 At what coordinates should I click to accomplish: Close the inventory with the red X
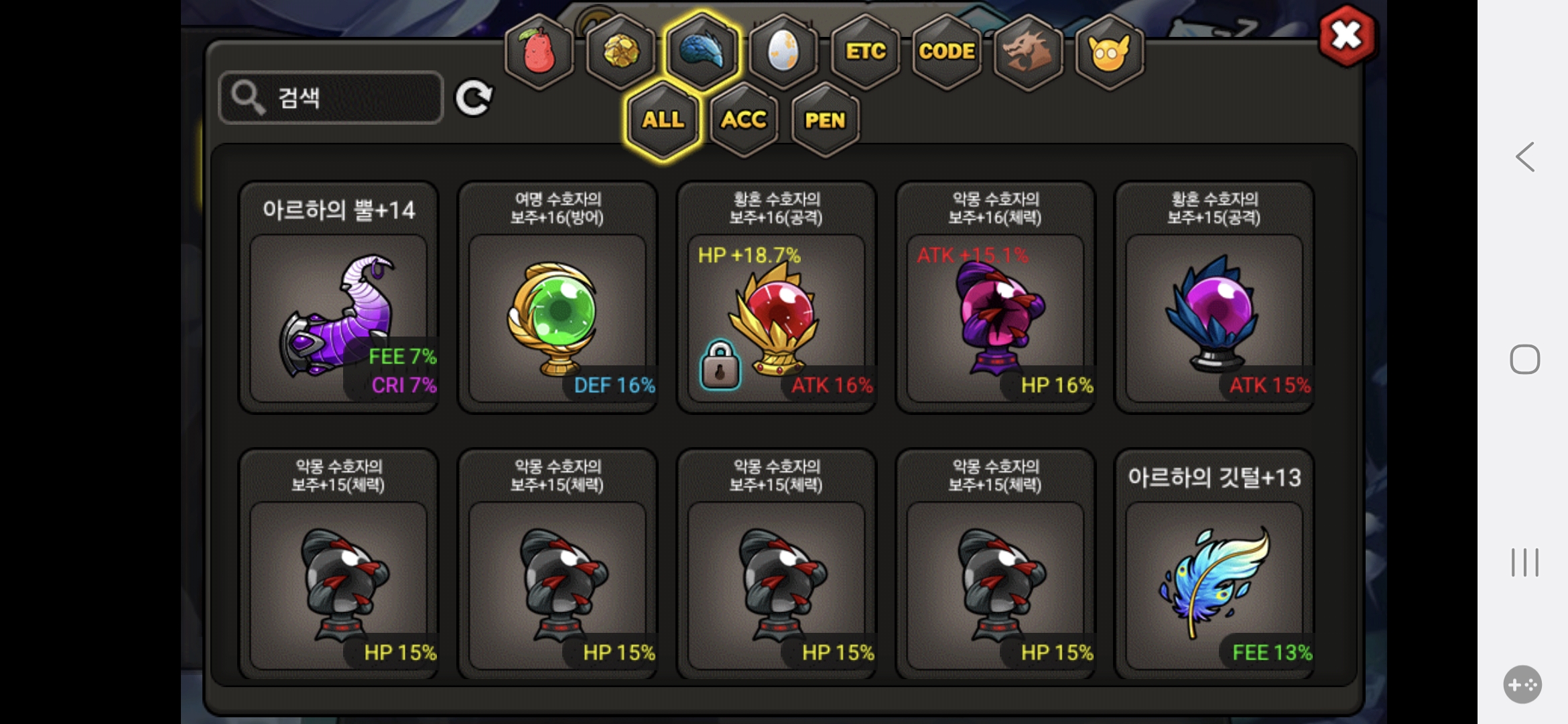1347,36
